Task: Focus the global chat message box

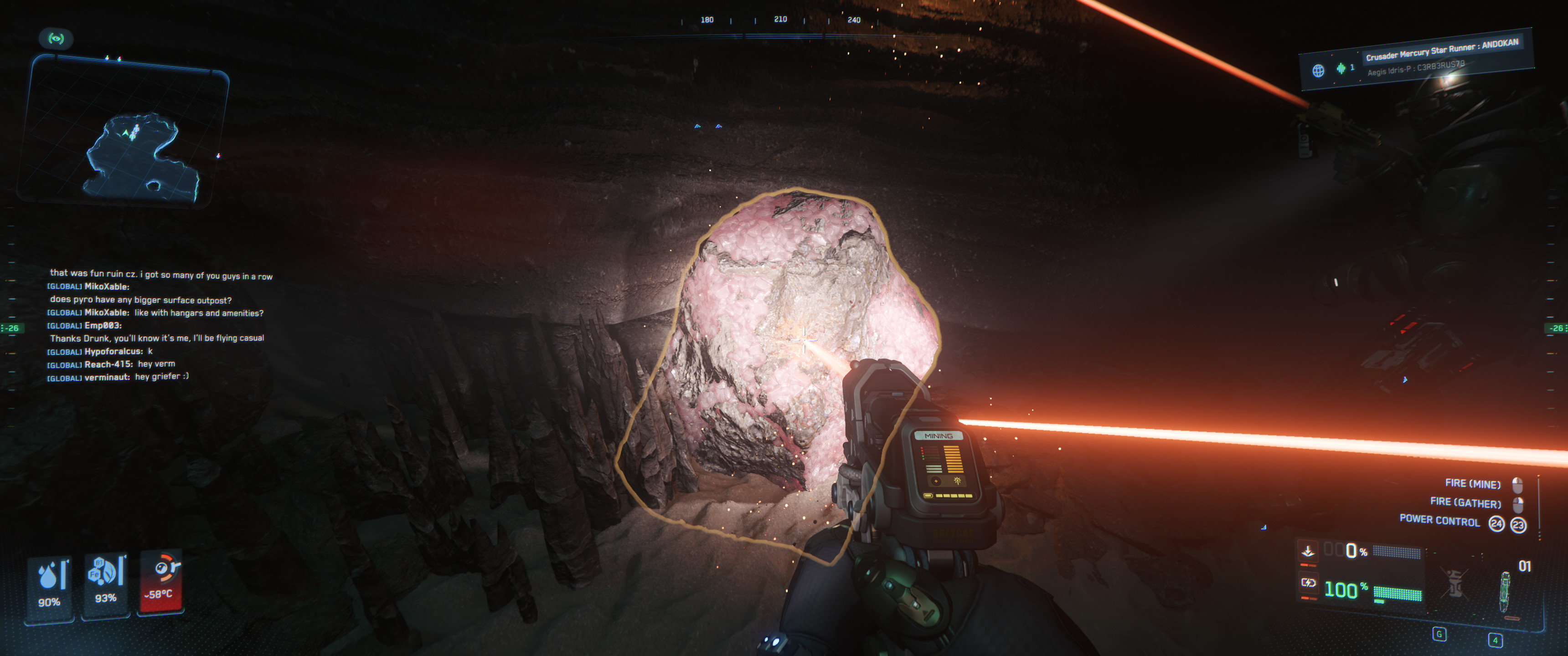Action: pyautogui.click(x=160, y=325)
